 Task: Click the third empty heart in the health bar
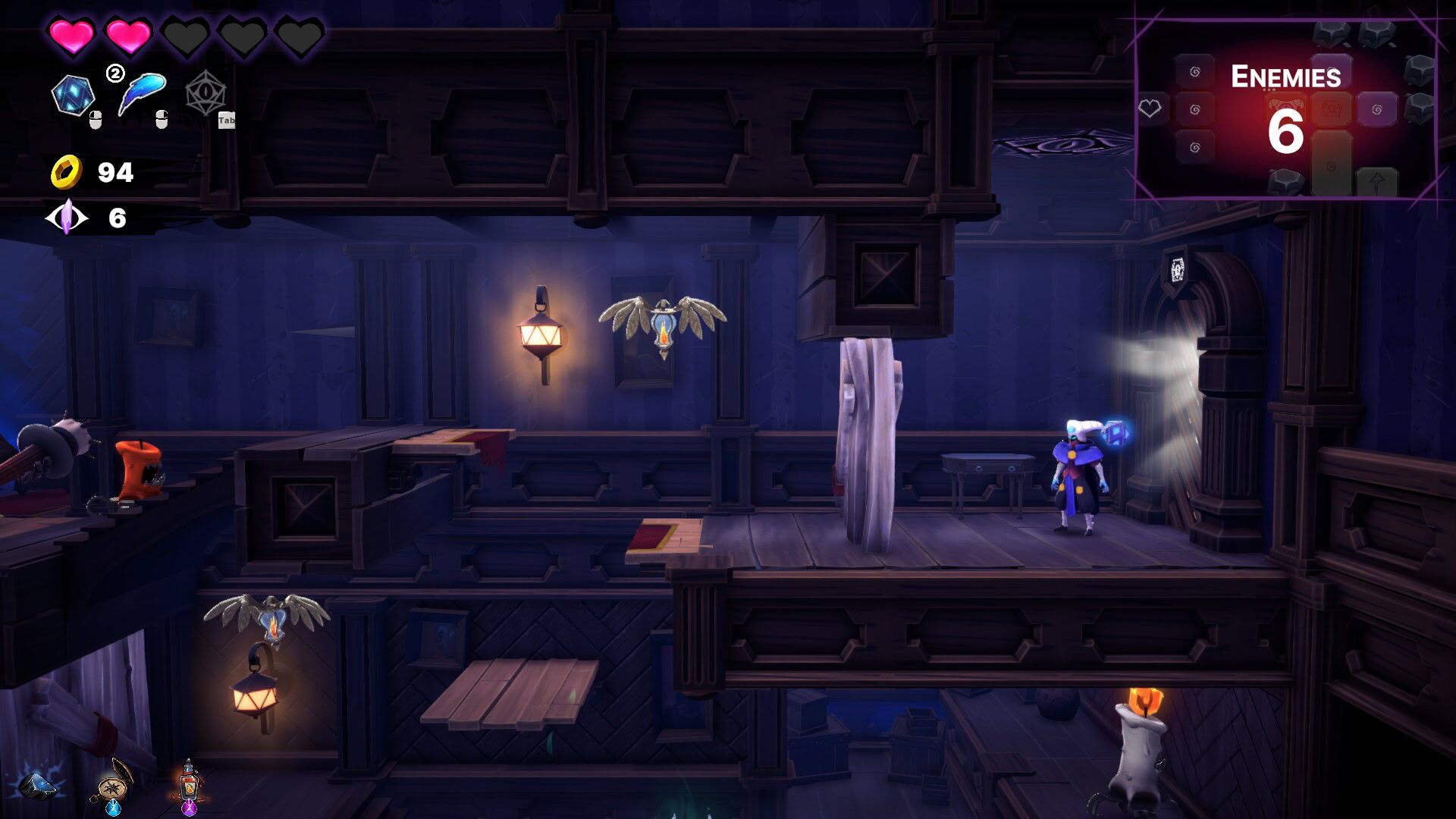(x=186, y=33)
